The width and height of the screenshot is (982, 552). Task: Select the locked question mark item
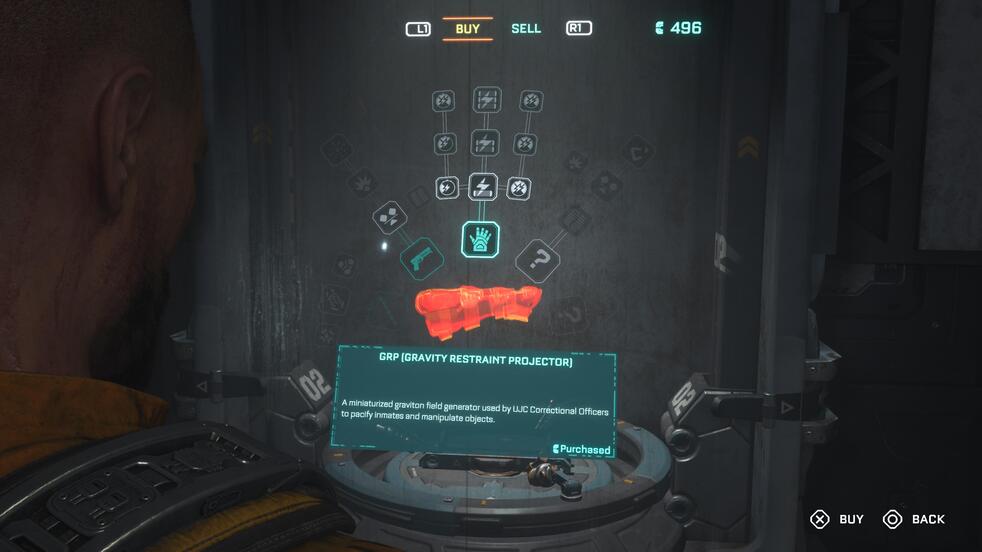coord(539,261)
